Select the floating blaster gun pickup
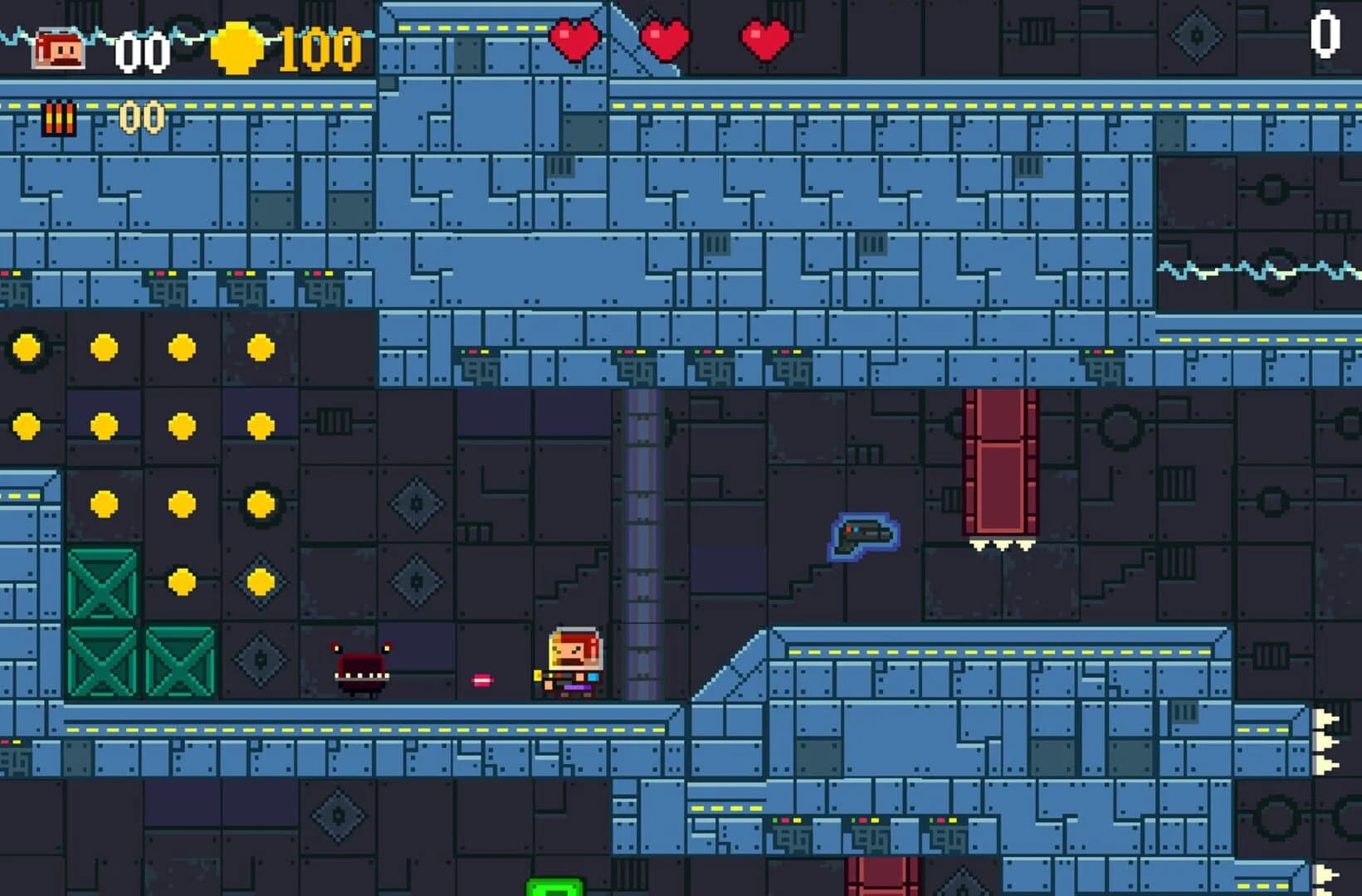Viewport: 1362px width, 896px height. click(x=861, y=535)
